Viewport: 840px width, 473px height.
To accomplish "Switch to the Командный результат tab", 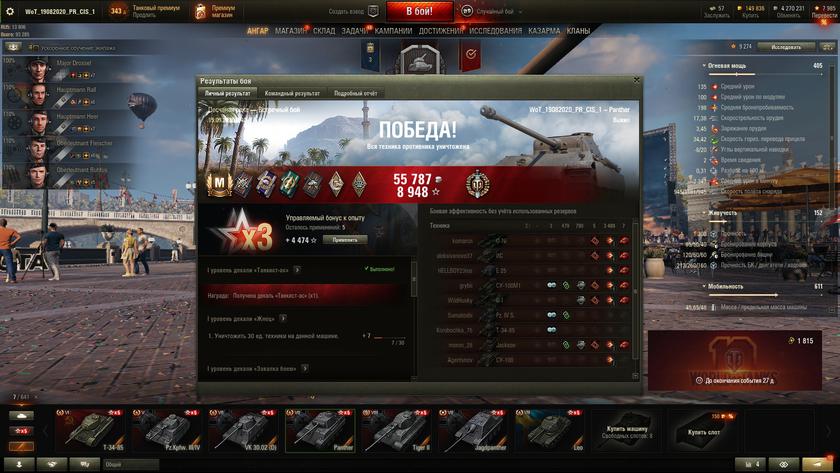I will 292,93.
